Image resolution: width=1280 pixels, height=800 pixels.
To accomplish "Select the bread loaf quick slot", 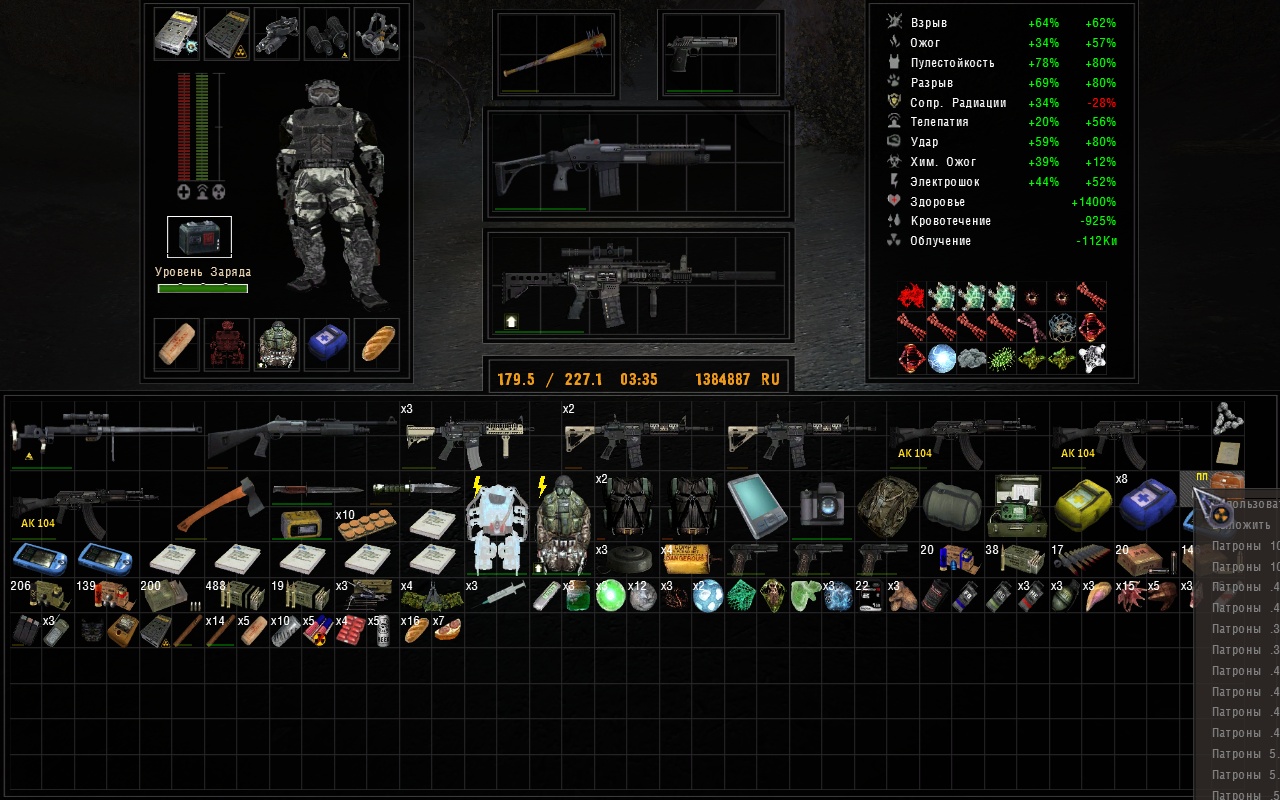I will (x=377, y=343).
